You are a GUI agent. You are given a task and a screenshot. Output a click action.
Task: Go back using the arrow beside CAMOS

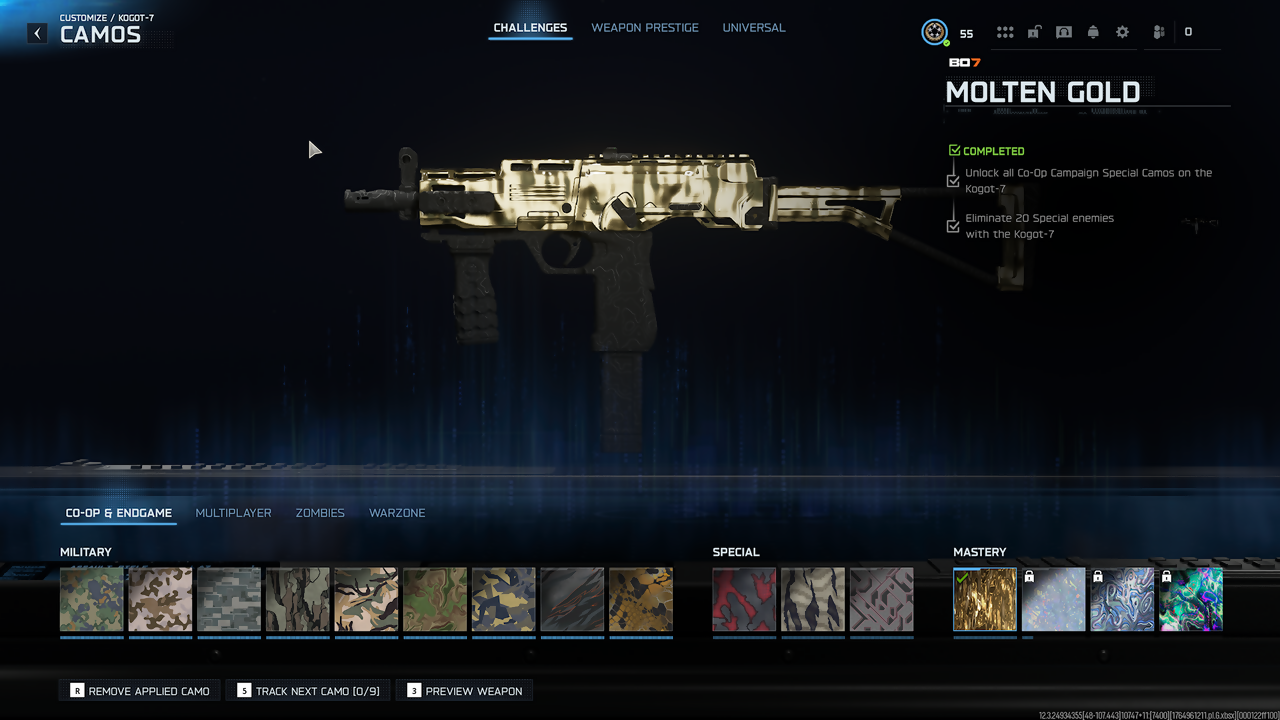point(37,33)
